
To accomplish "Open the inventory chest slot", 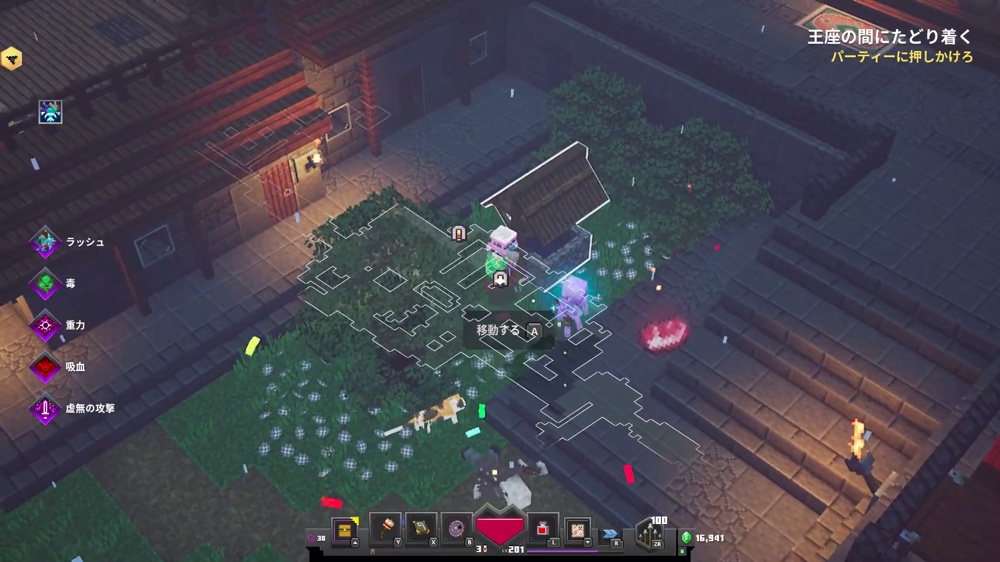I will (343, 527).
